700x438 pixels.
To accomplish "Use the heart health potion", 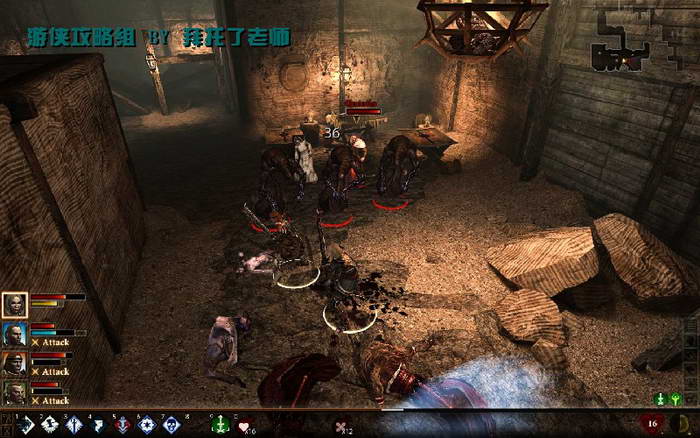I will (x=244, y=425).
